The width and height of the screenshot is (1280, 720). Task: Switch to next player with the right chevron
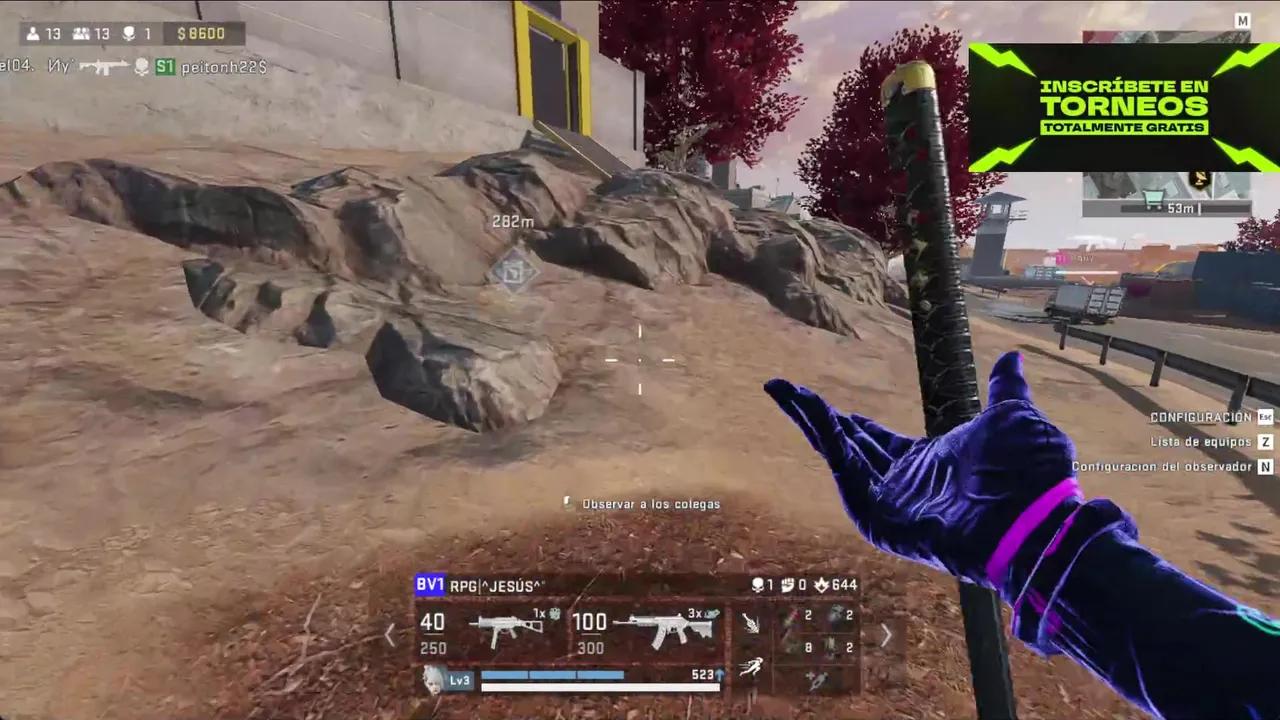click(x=886, y=633)
